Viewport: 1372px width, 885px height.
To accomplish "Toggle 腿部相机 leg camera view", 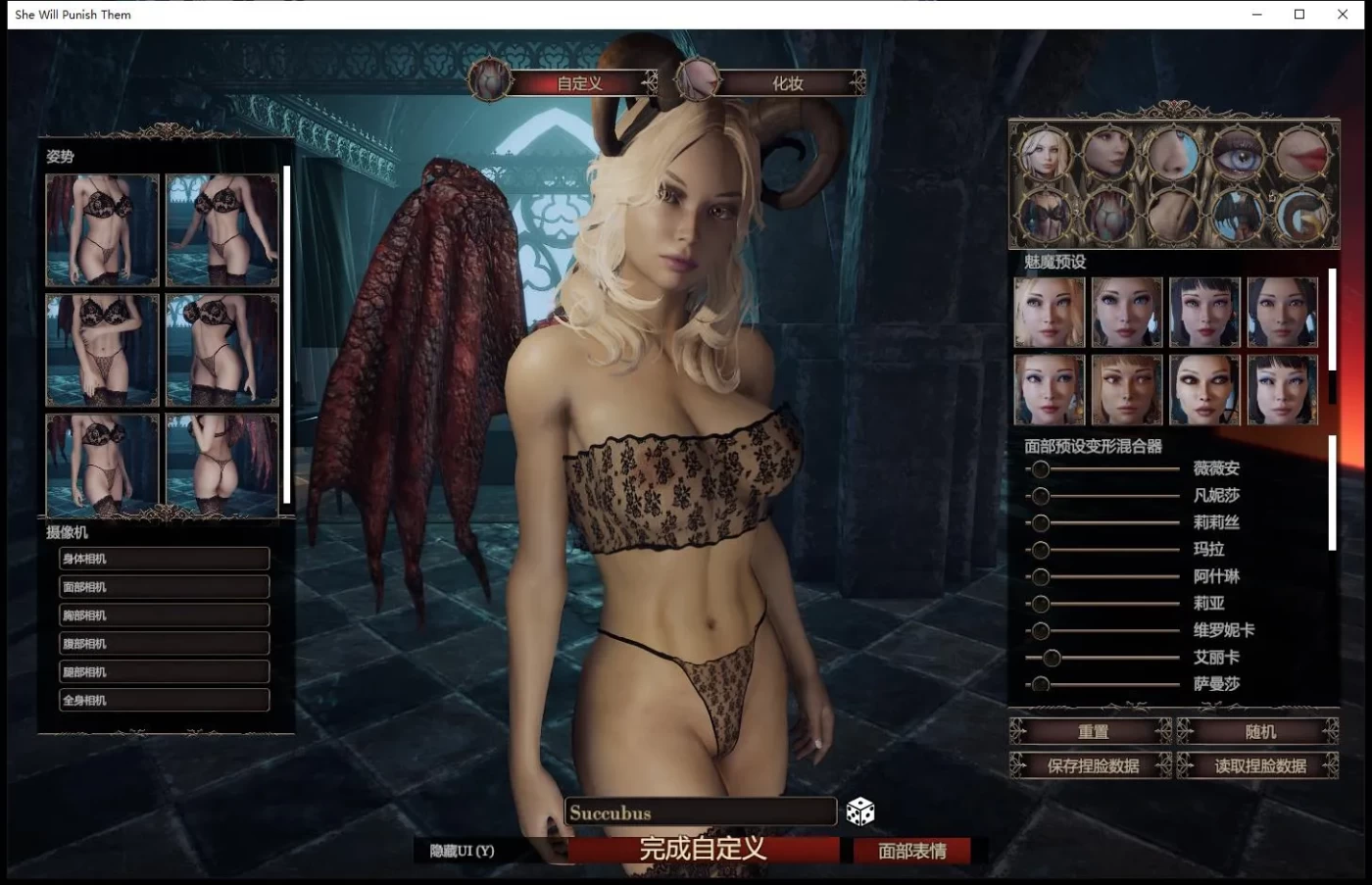I will (163, 670).
